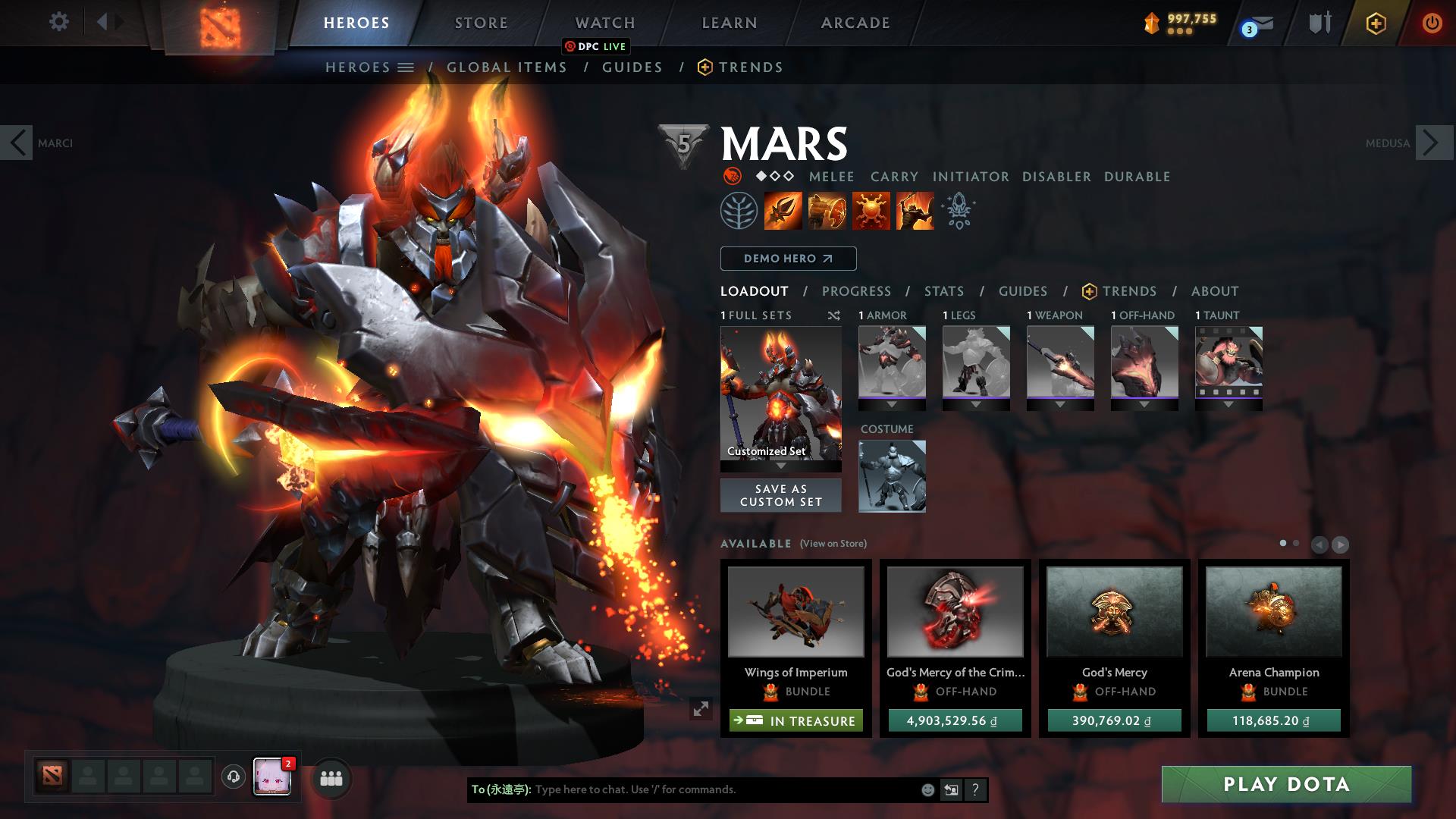The height and width of the screenshot is (819, 1456).
Task: Click the power/exit icon
Action: (x=1432, y=23)
